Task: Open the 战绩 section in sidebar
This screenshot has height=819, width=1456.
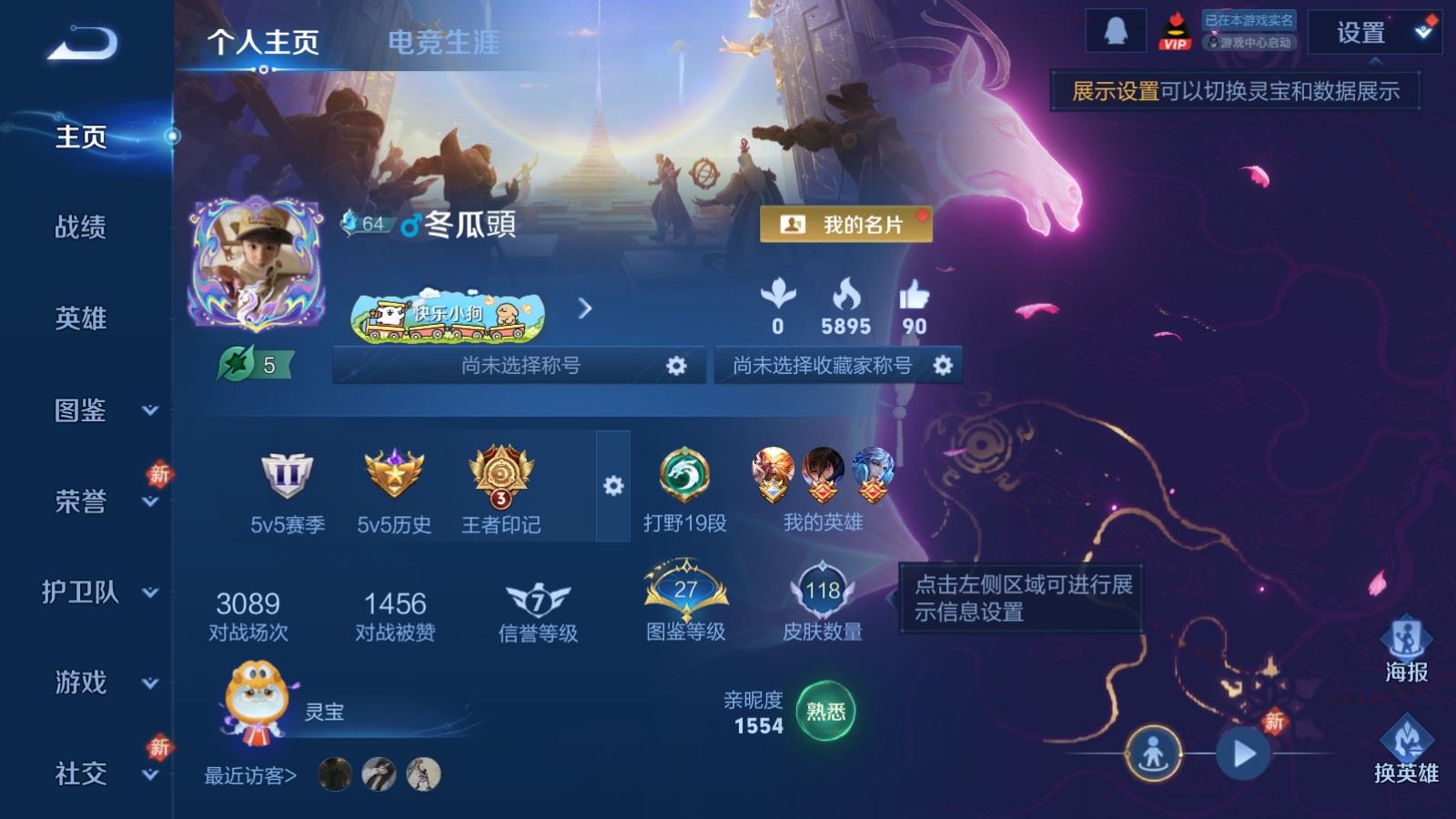Action: pyautogui.click(x=81, y=227)
